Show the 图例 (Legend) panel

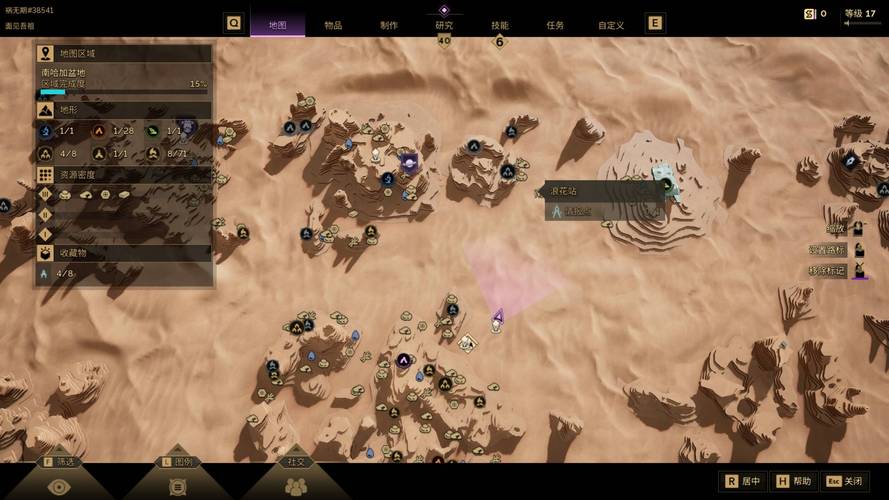coord(181,485)
